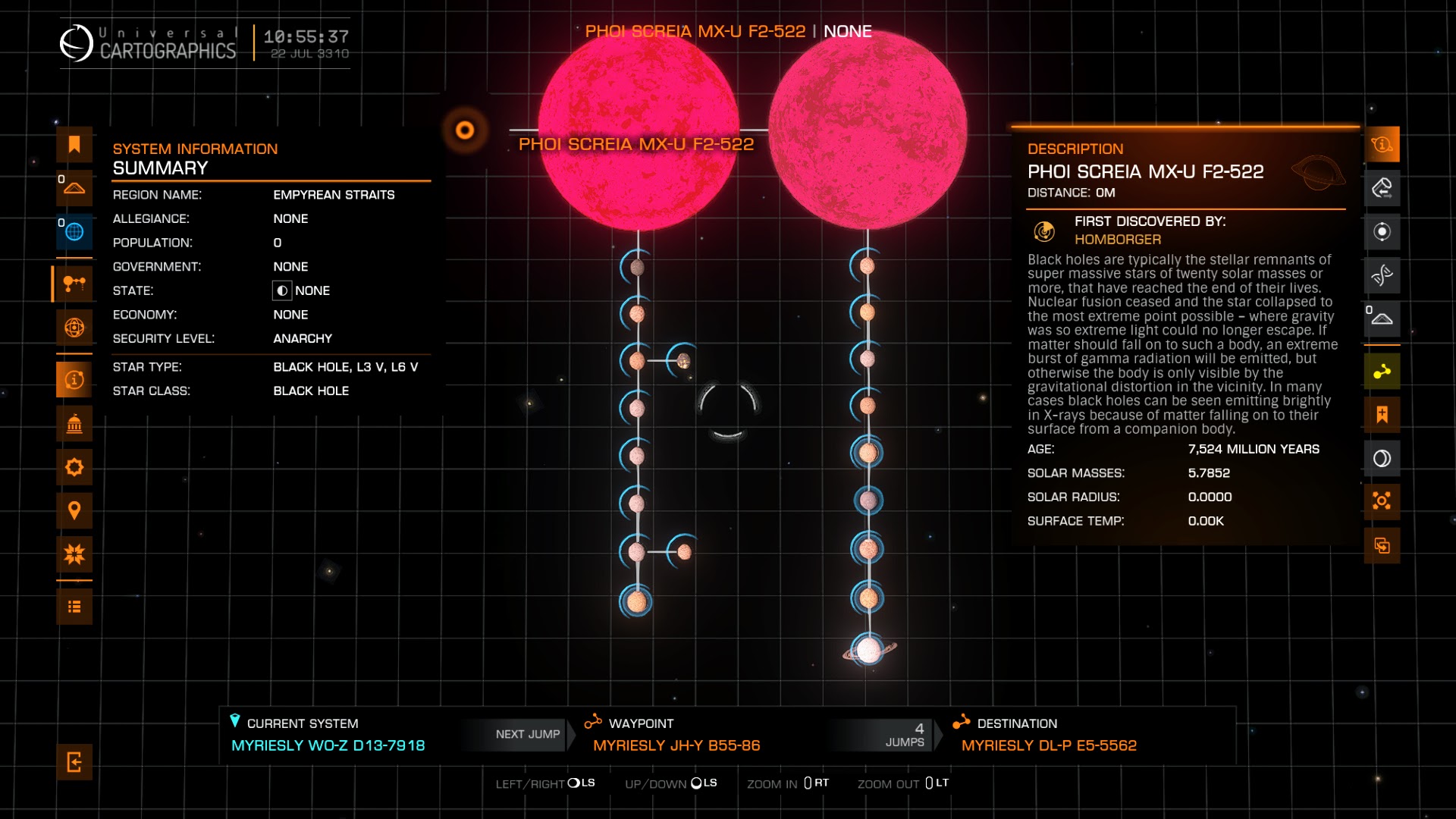
Task: Open the list view icon
Action: pos(74,607)
